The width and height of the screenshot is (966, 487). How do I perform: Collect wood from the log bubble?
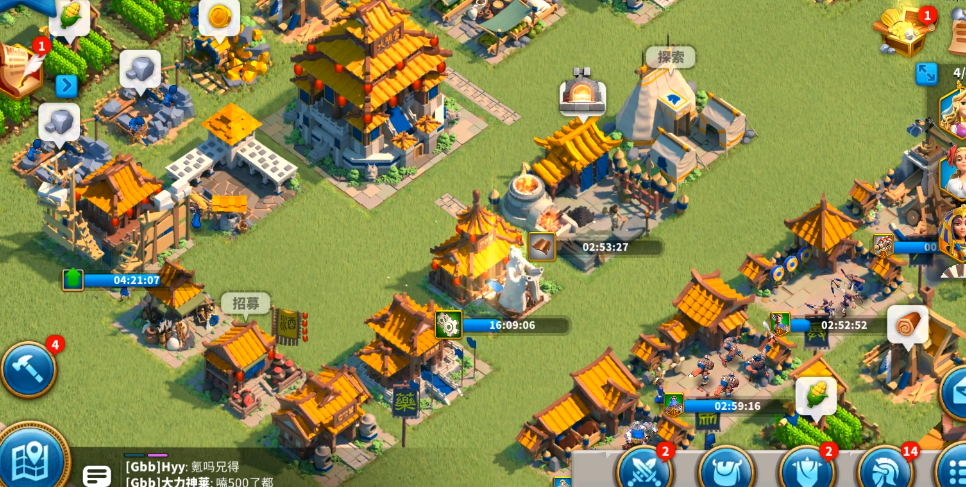tap(907, 325)
